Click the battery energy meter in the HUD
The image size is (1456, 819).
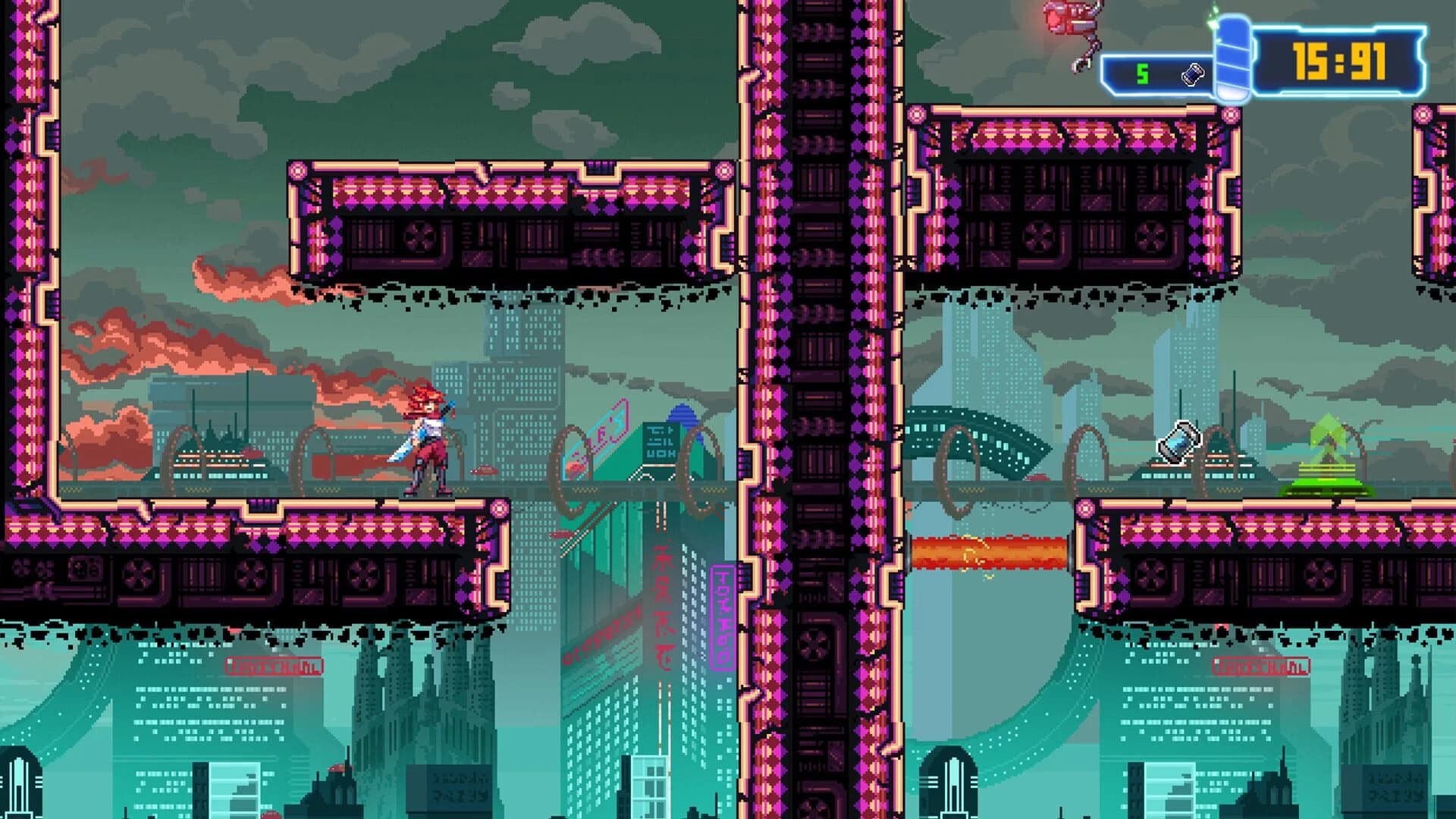[x=1233, y=57]
